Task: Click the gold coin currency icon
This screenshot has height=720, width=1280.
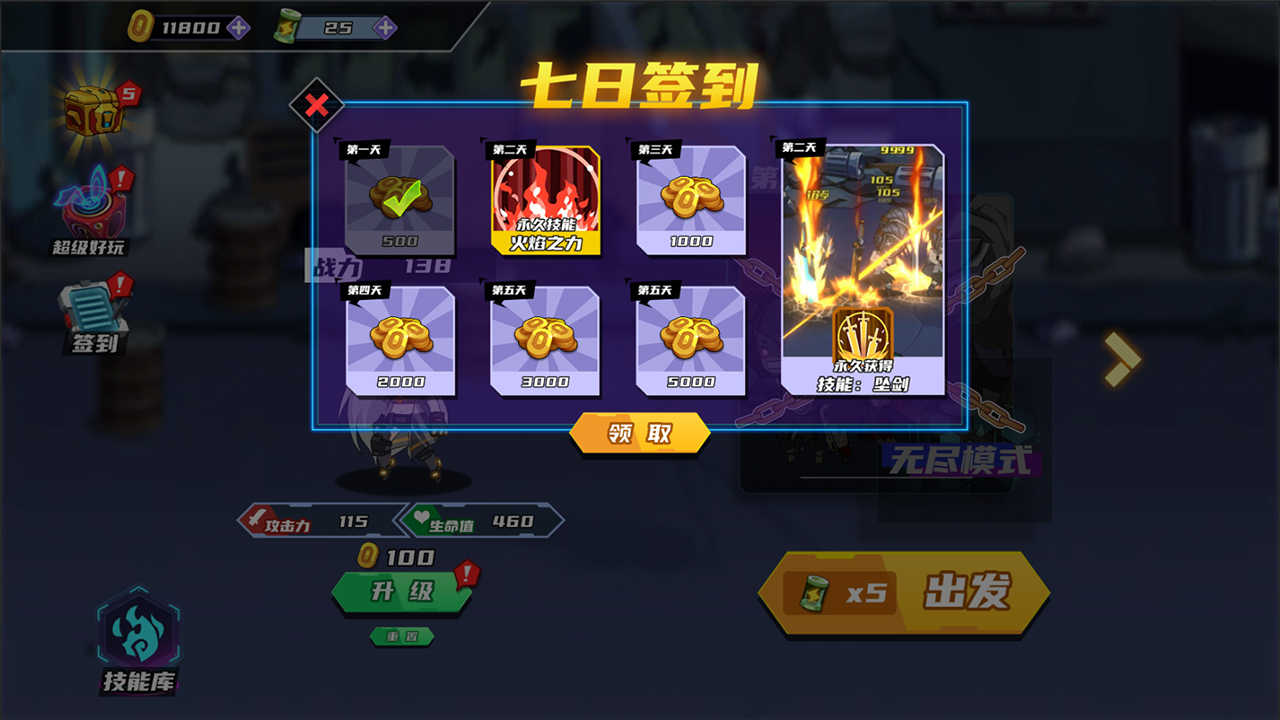Action: click(140, 27)
